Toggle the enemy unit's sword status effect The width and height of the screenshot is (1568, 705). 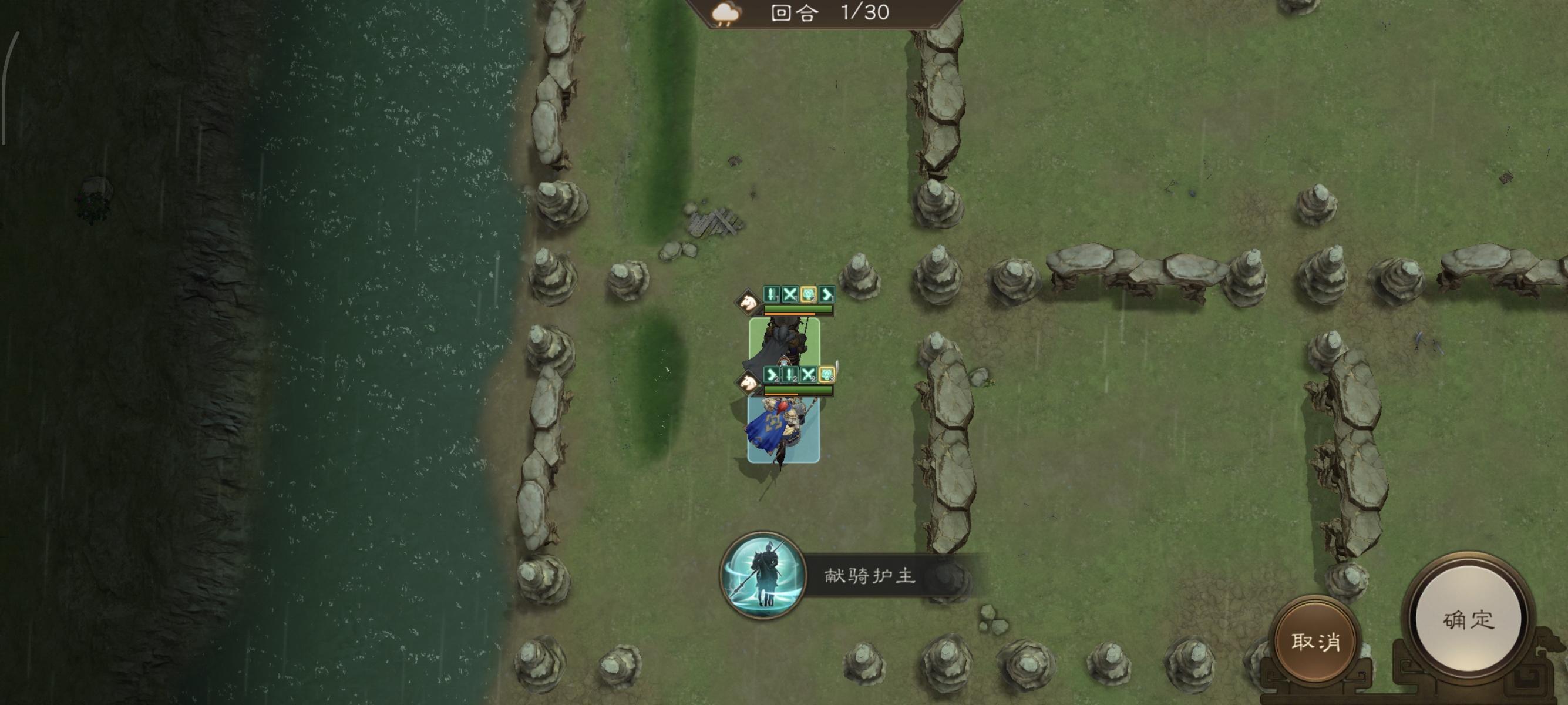(772, 295)
